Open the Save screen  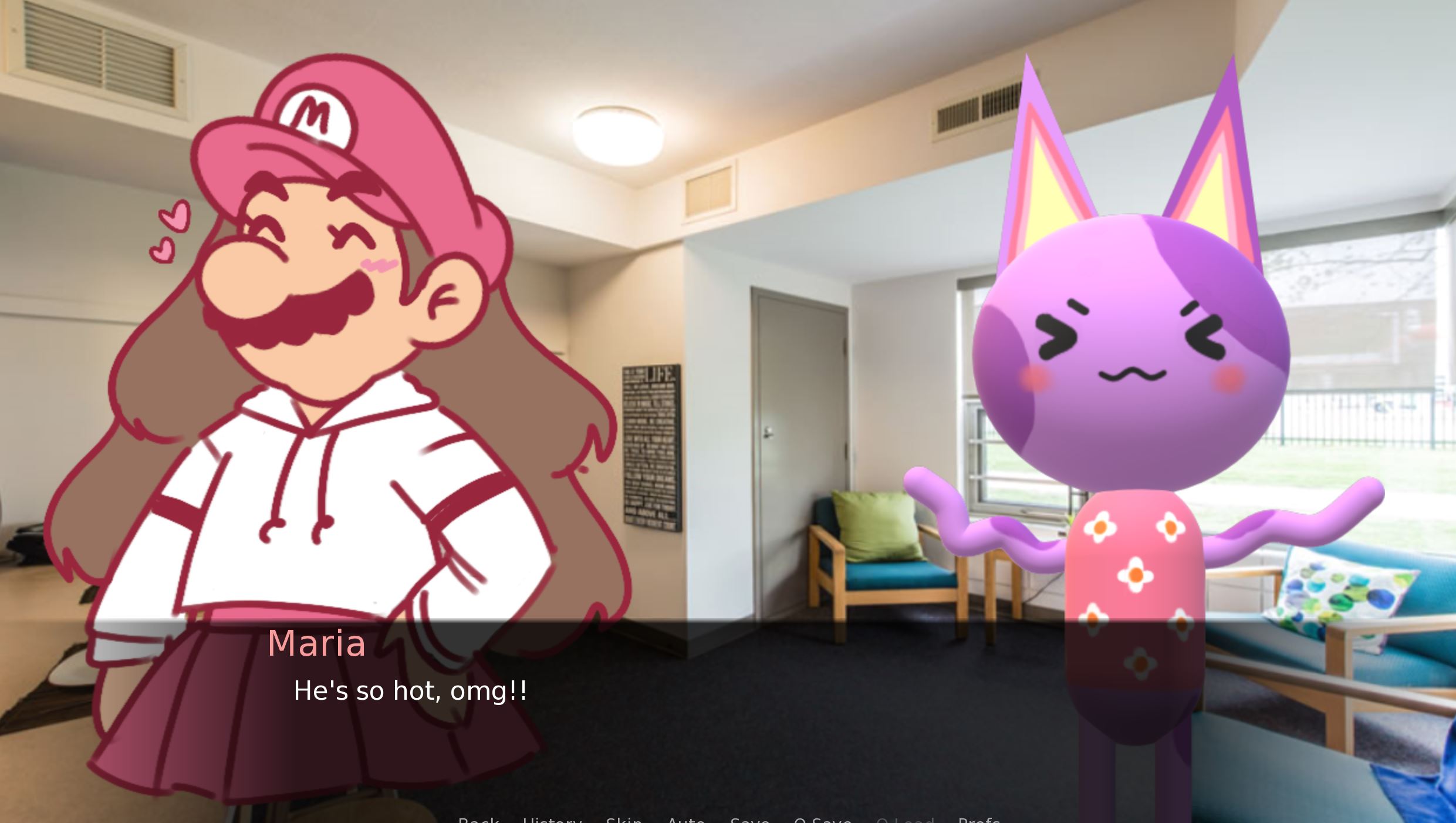click(x=749, y=819)
